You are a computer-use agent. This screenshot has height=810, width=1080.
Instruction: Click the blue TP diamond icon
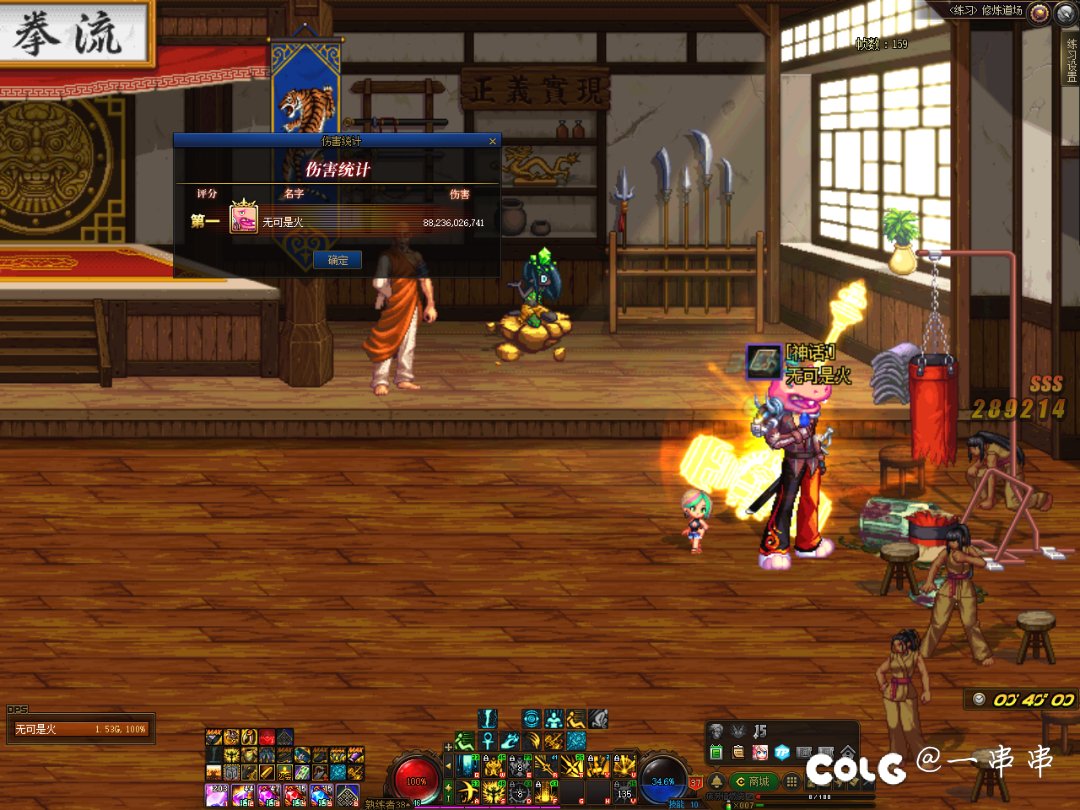tap(782, 751)
